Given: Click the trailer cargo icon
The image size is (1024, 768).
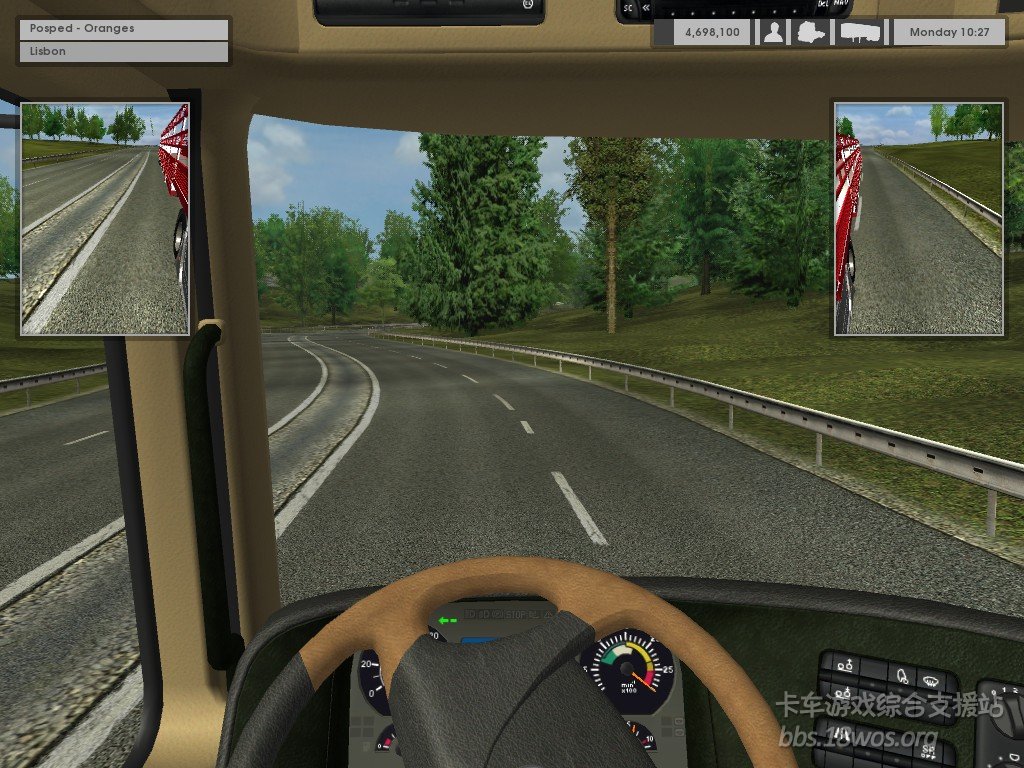Looking at the screenshot, I should (x=860, y=32).
